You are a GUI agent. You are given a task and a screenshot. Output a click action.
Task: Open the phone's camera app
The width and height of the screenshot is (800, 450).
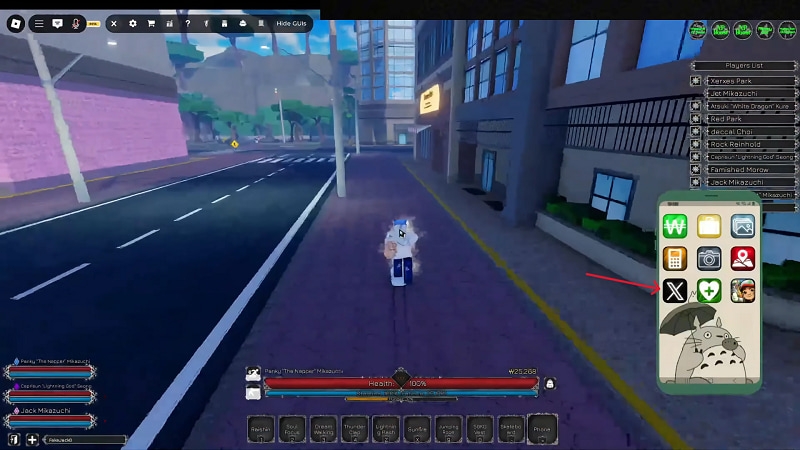pyautogui.click(x=709, y=259)
